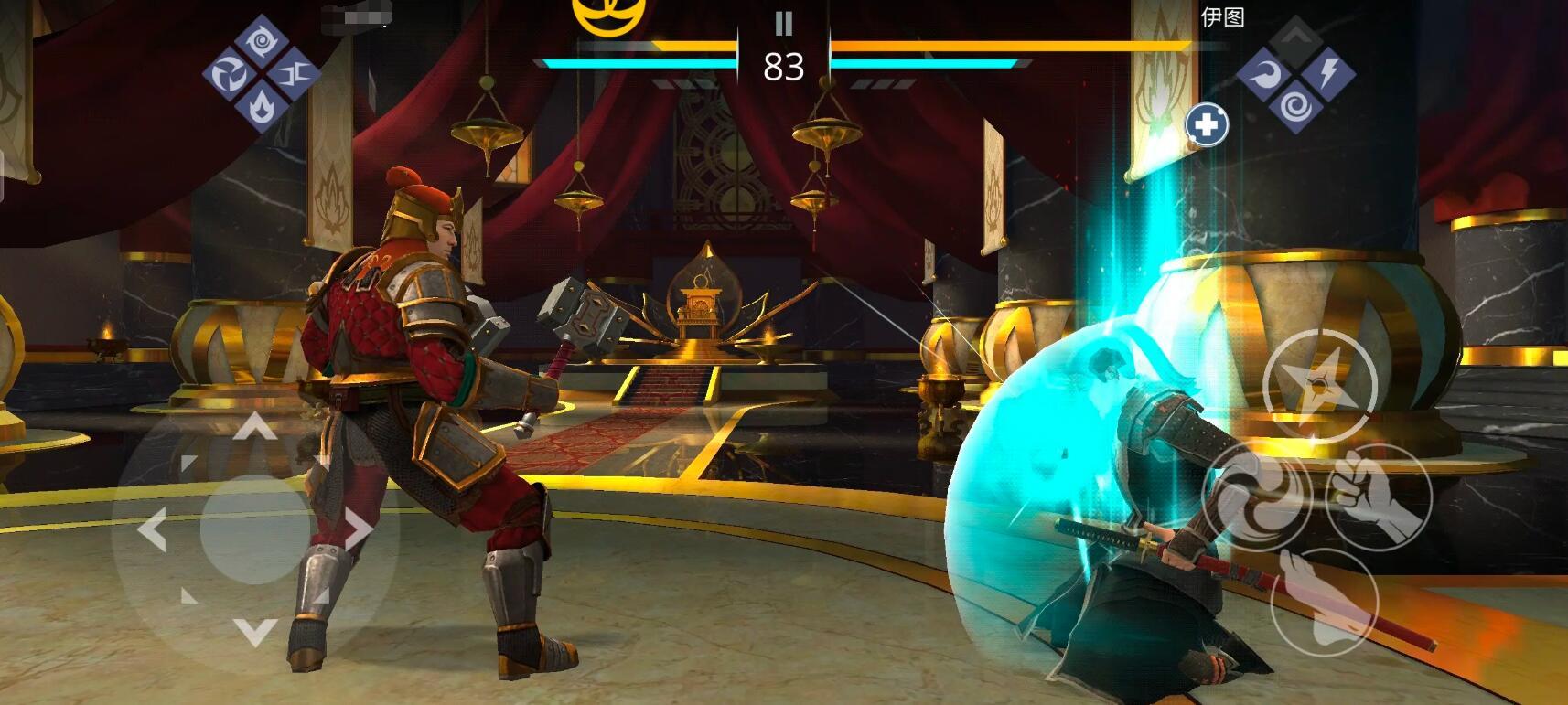Viewport: 1568px width, 705px height.
Task: Pause the fight with the pause button
Action: 784,23
